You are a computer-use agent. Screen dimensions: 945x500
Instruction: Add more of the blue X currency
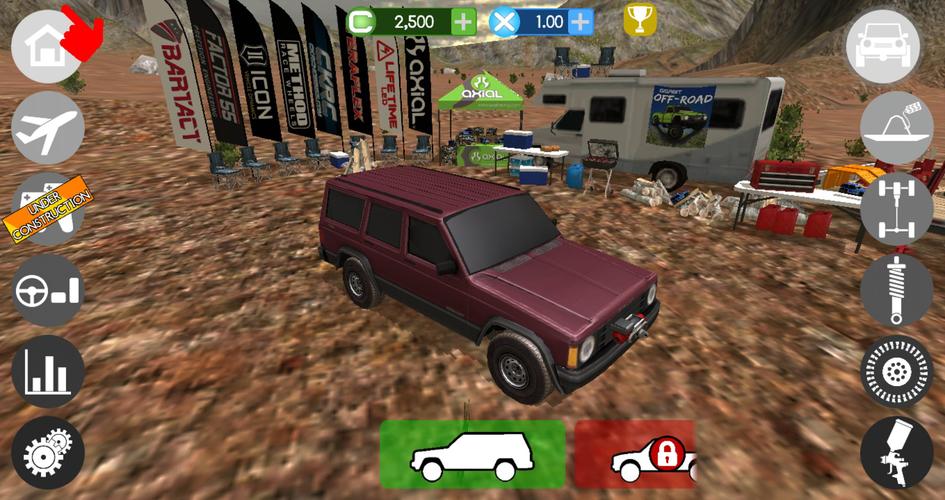tap(581, 21)
